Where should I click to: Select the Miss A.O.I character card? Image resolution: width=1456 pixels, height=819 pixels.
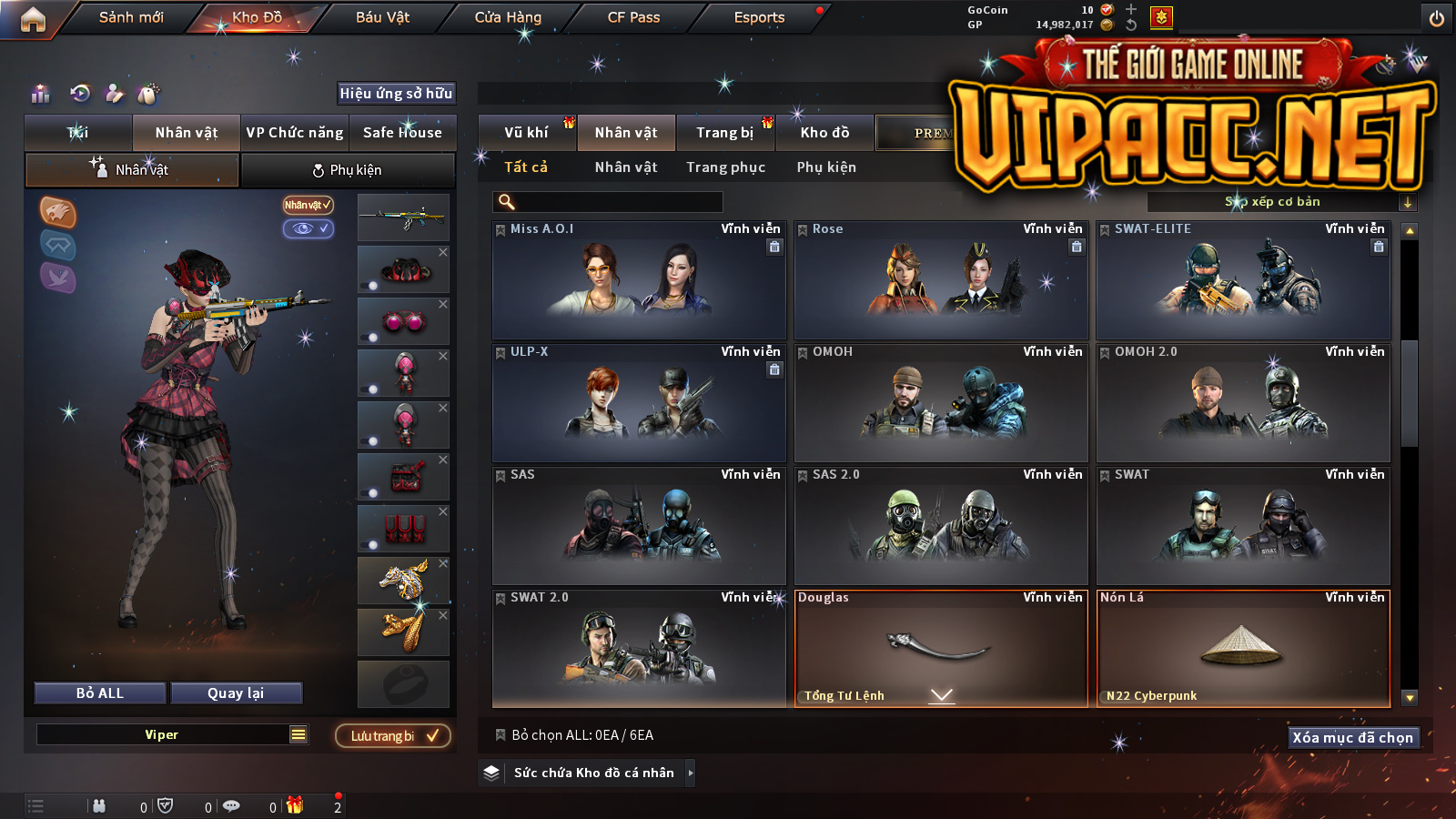(639, 280)
